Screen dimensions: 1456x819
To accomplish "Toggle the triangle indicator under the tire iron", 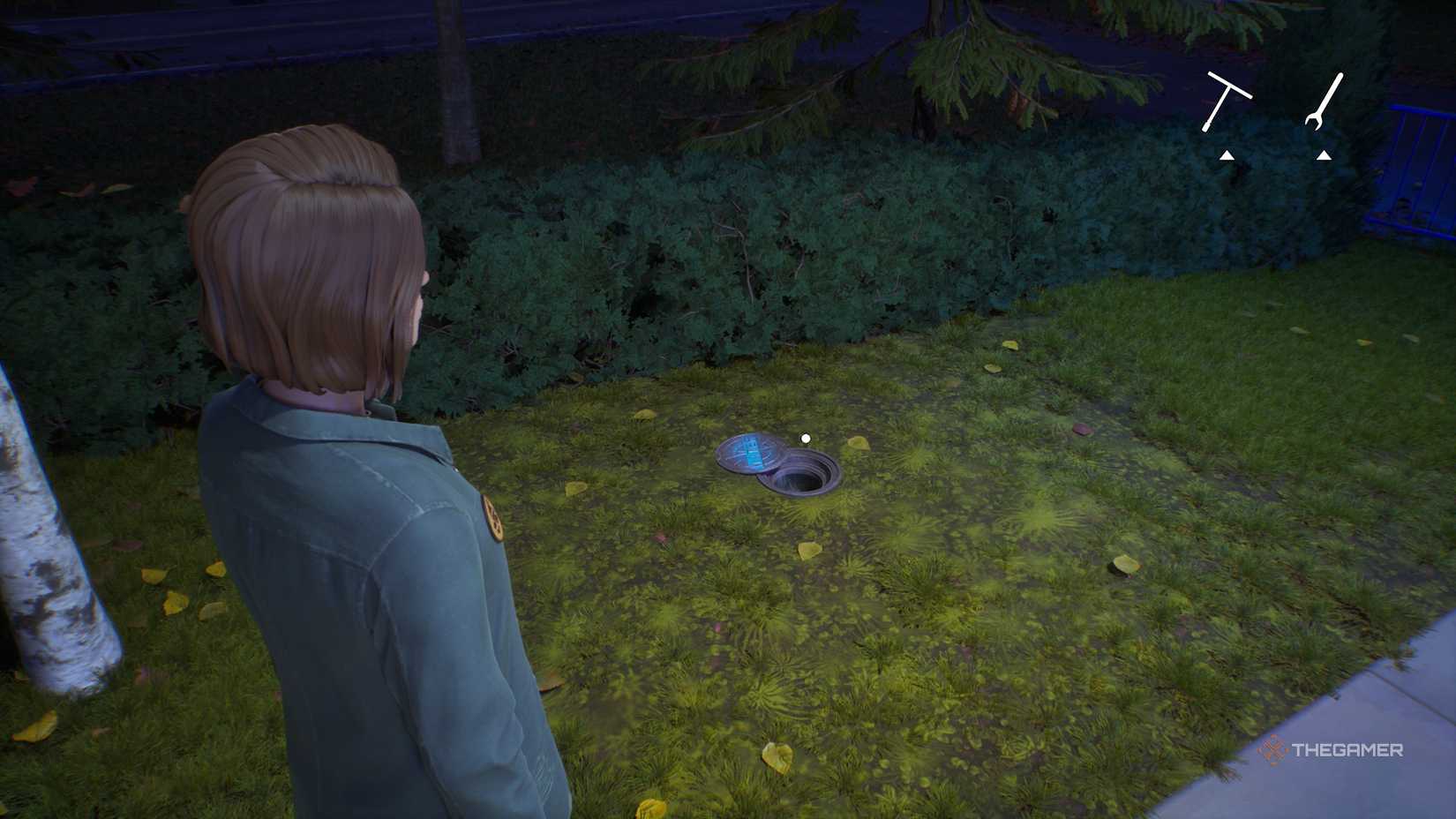I will [x=1226, y=155].
